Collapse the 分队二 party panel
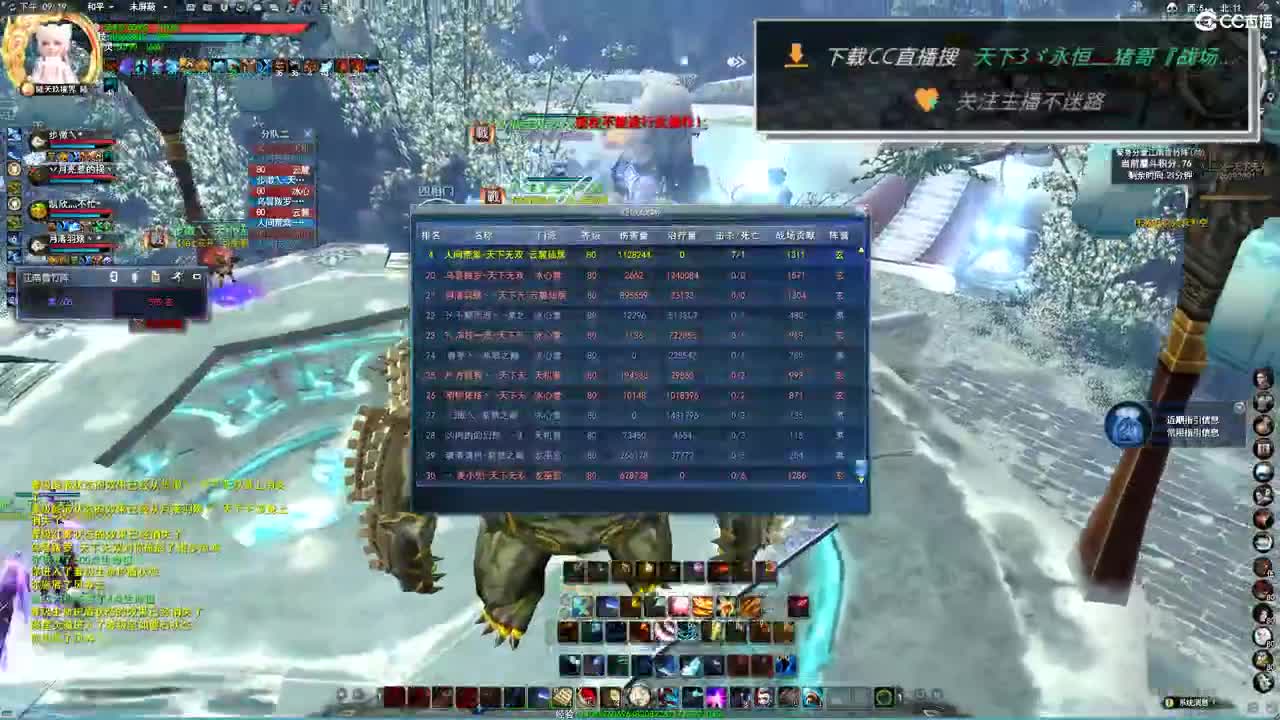 (x=308, y=132)
